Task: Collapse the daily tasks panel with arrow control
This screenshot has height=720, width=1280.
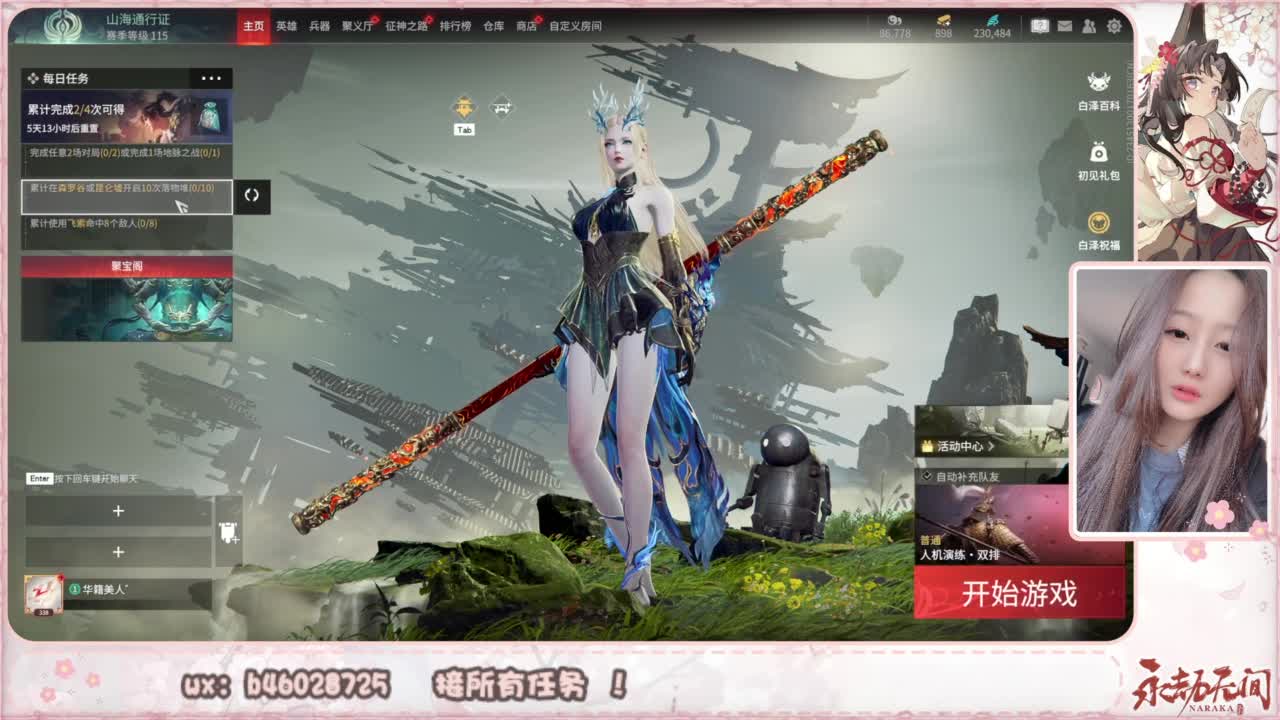Action: [251, 197]
